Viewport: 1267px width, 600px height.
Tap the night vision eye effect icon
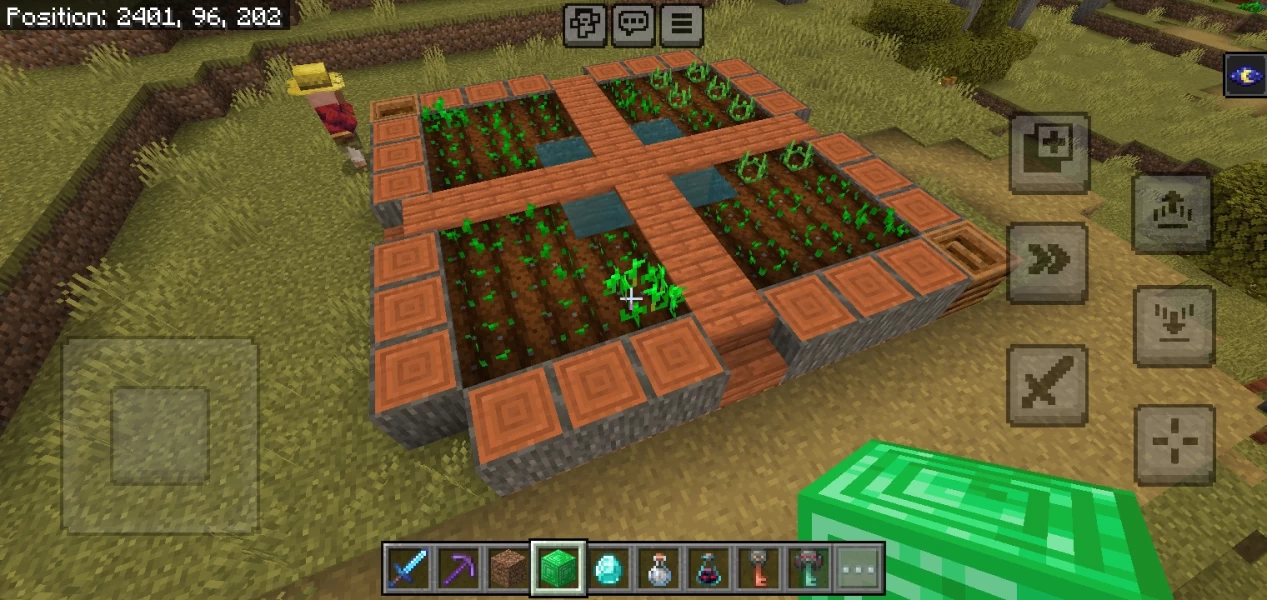(x=1246, y=76)
